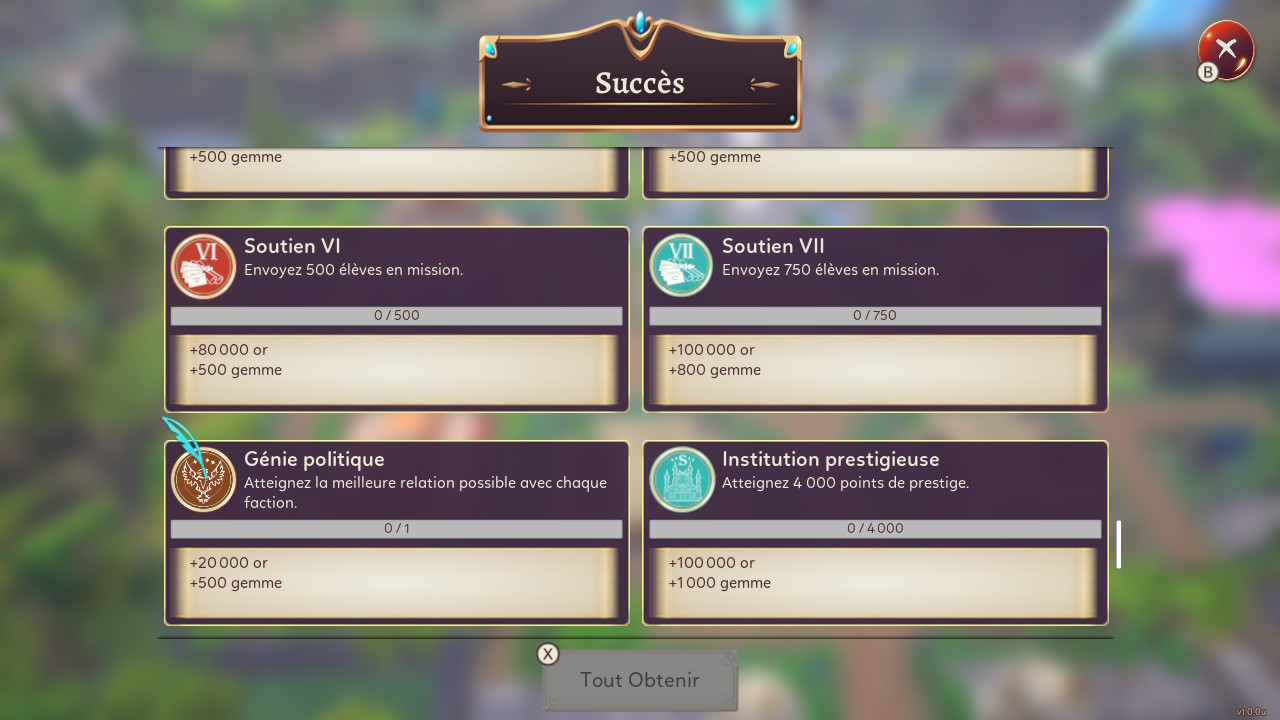Click the teal Soutien VII badge icon

pyautogui.click(x=681, y=266)
